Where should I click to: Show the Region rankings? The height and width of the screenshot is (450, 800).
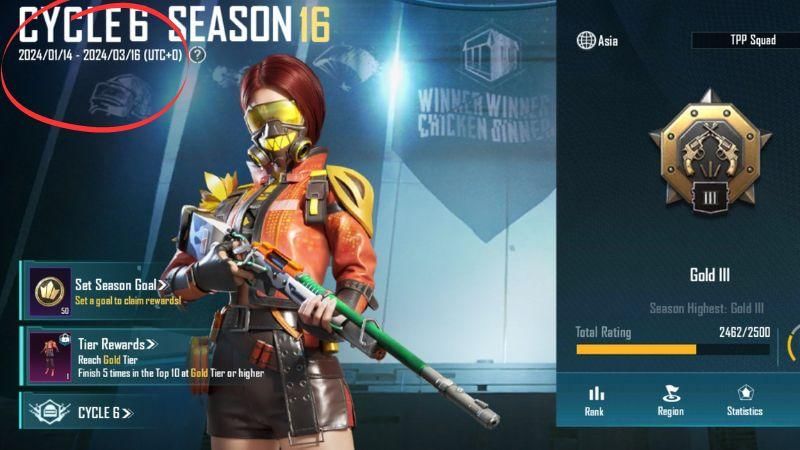tap(670, 400)
